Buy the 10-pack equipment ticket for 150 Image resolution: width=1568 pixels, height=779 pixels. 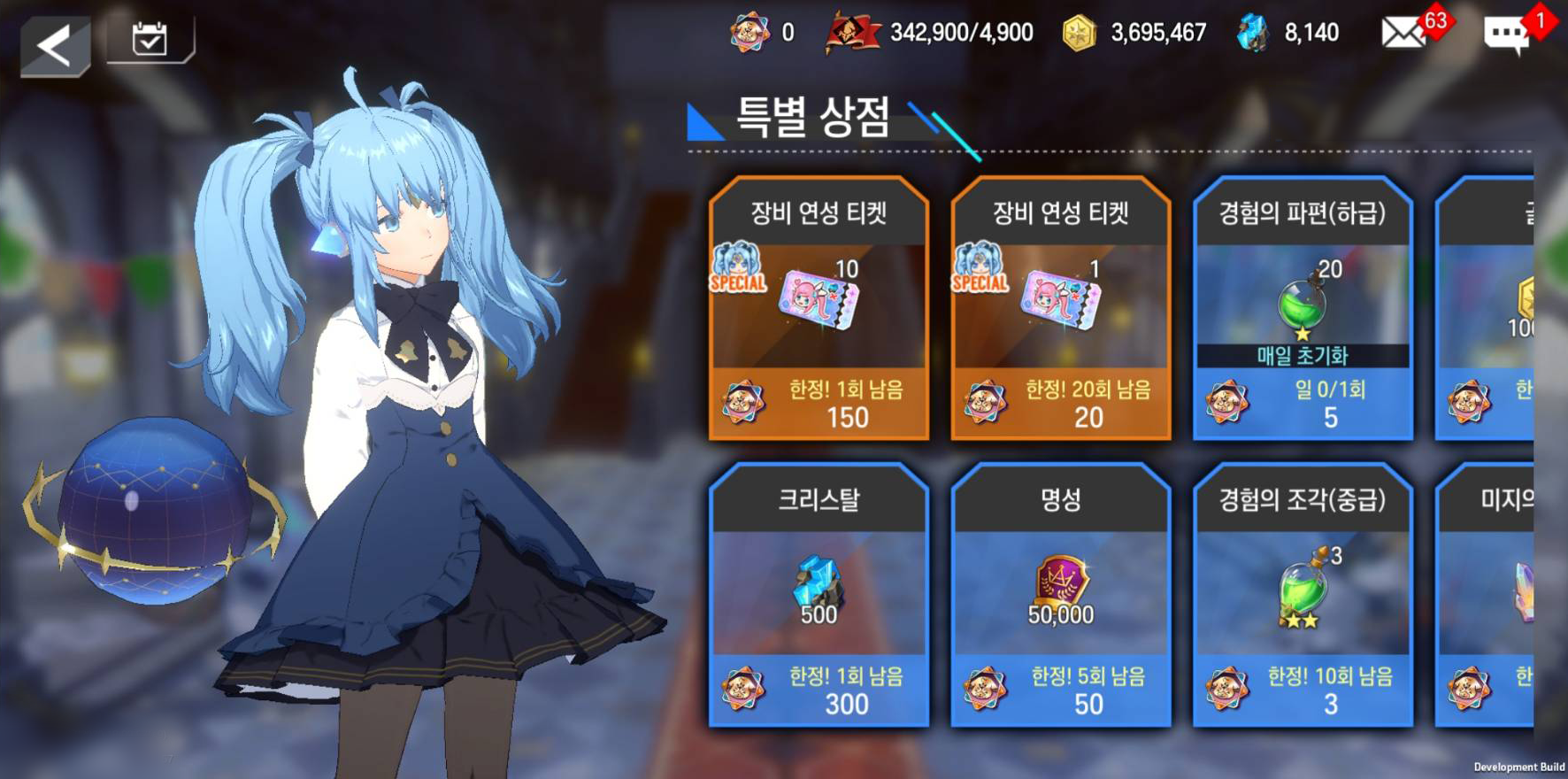coord(819,309)
